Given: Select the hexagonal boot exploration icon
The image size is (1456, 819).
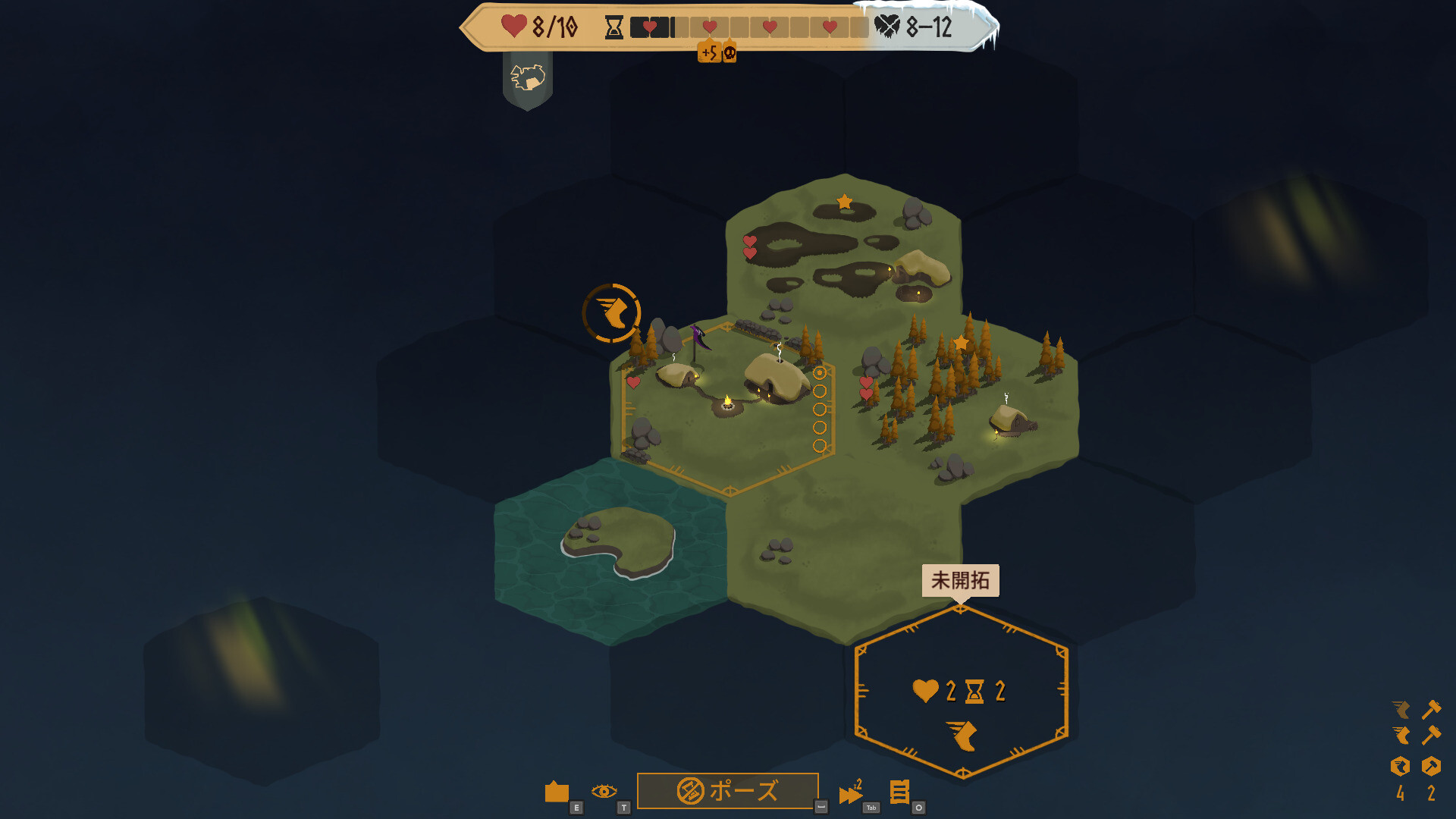Looking at the screenshot, I should 1400,767.
